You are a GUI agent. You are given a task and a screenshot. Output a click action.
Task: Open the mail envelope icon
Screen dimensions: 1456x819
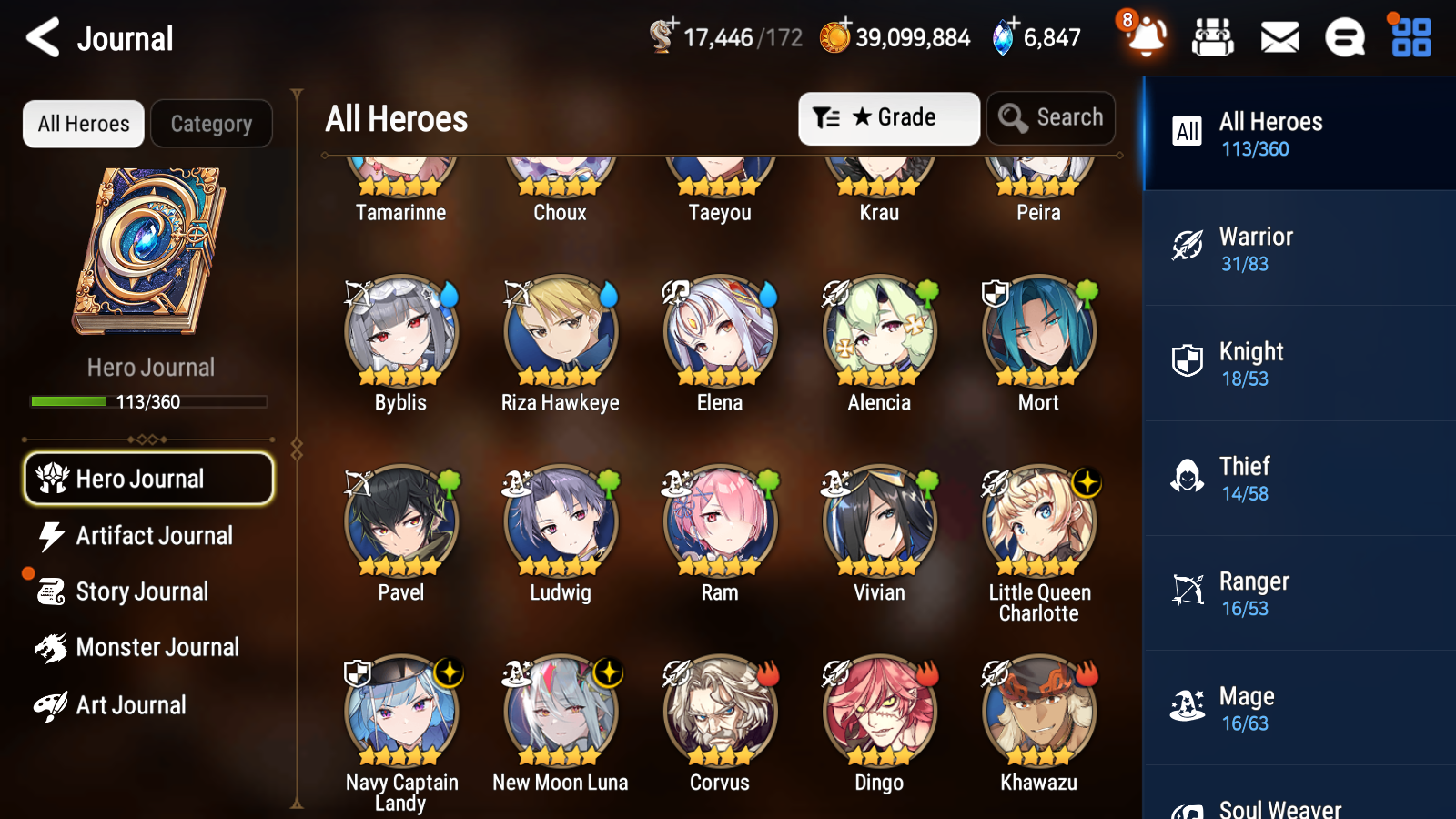pos(1279,38)
